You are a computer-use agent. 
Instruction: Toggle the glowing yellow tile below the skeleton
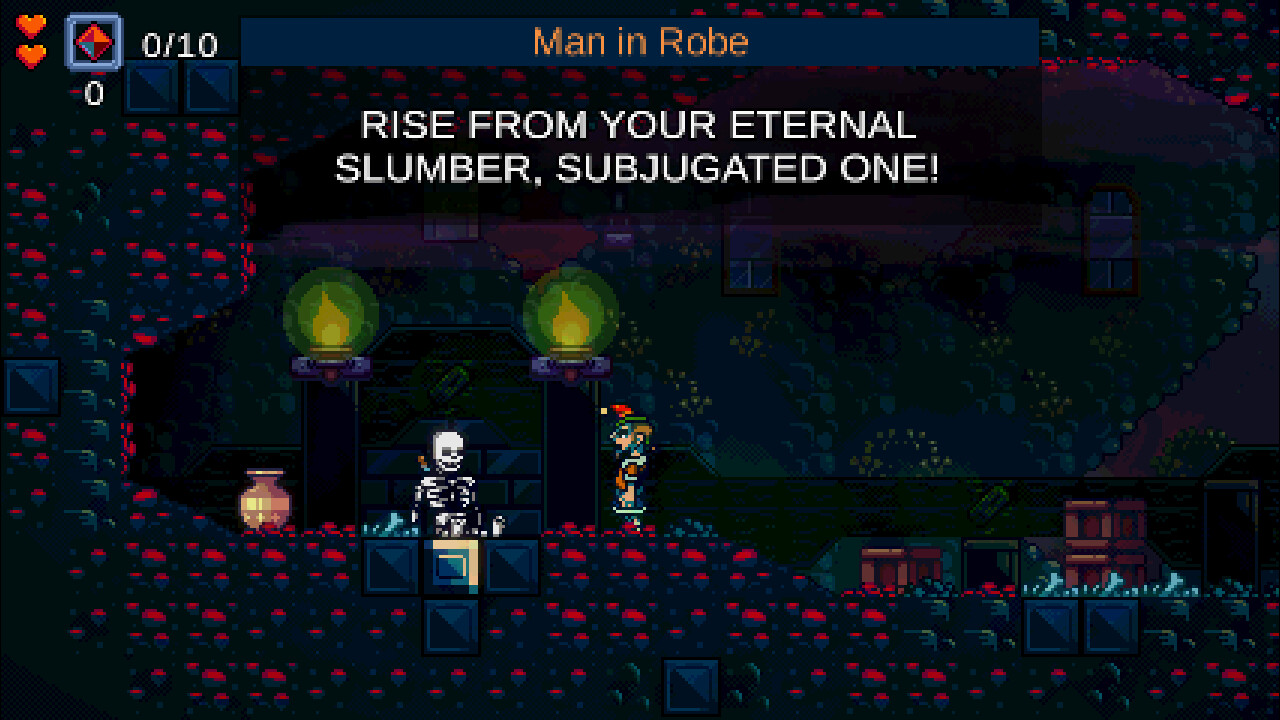click(x=453, y=567)
